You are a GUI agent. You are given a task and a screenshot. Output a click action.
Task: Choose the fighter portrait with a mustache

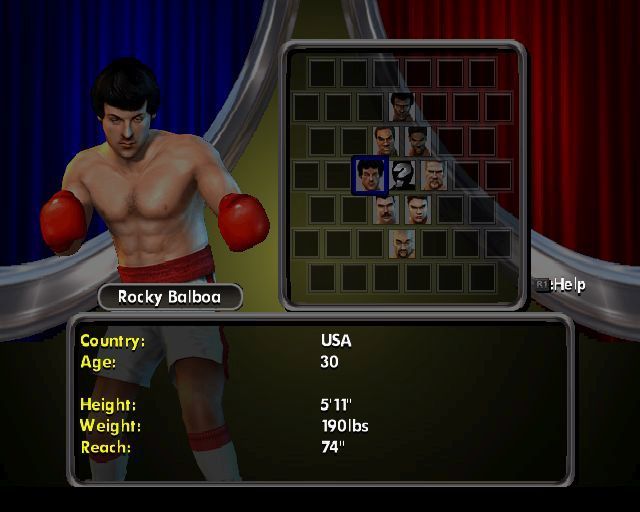pos(385,209)
